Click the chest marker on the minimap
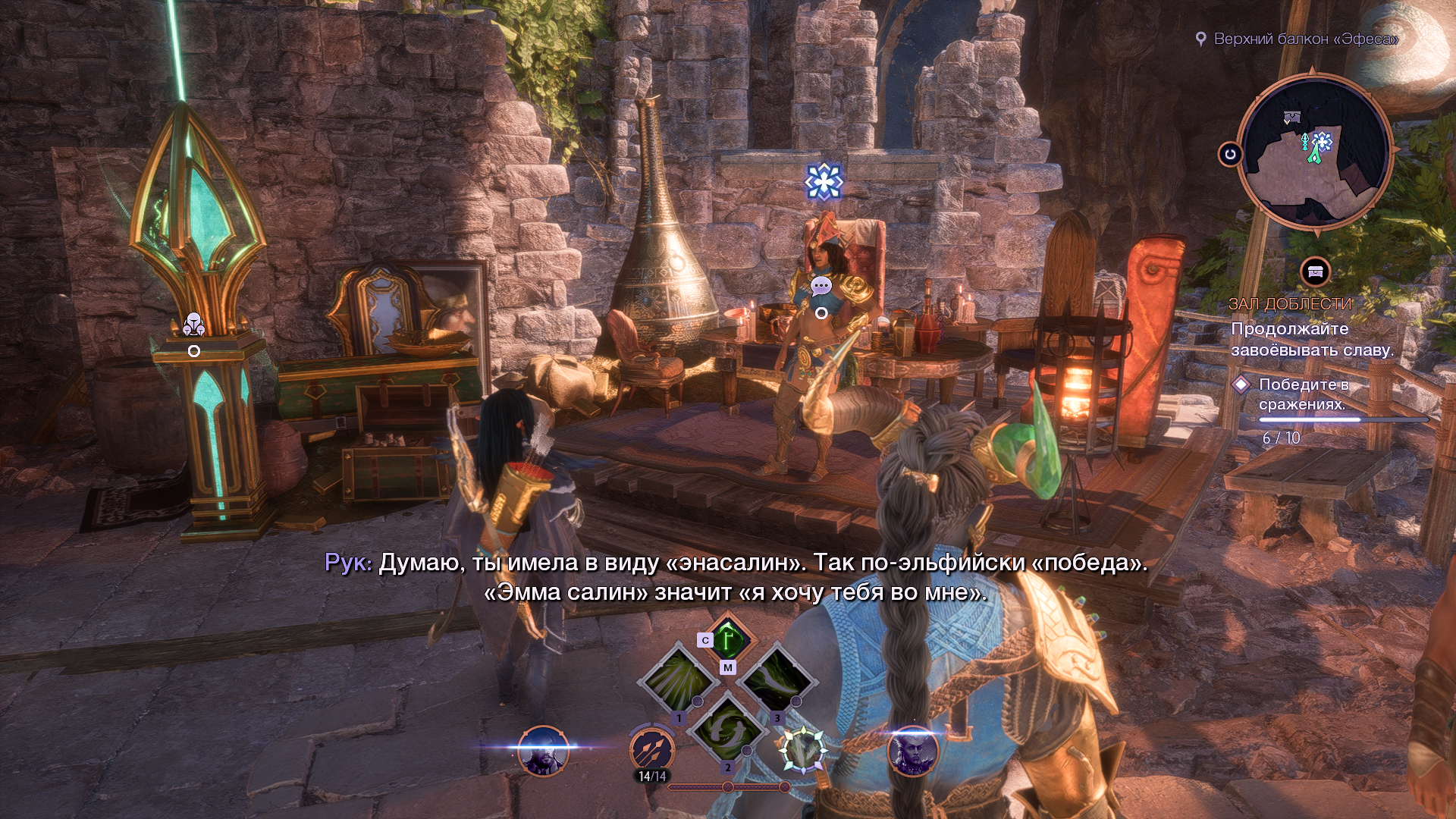Image resolution: width=1456 pixels, height=819 pixels. coord(1291,117)
